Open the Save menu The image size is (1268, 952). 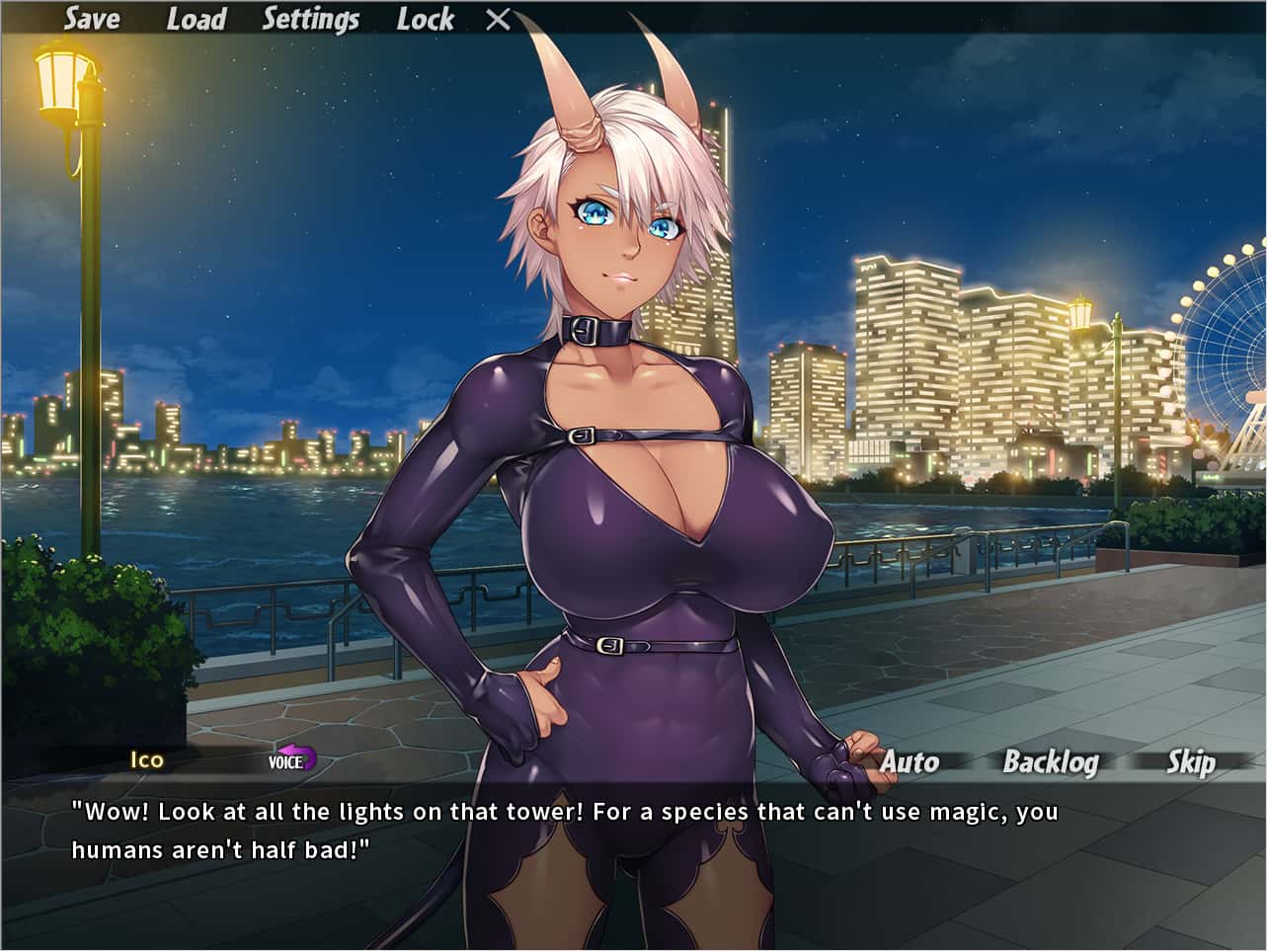tap(91, 19)
